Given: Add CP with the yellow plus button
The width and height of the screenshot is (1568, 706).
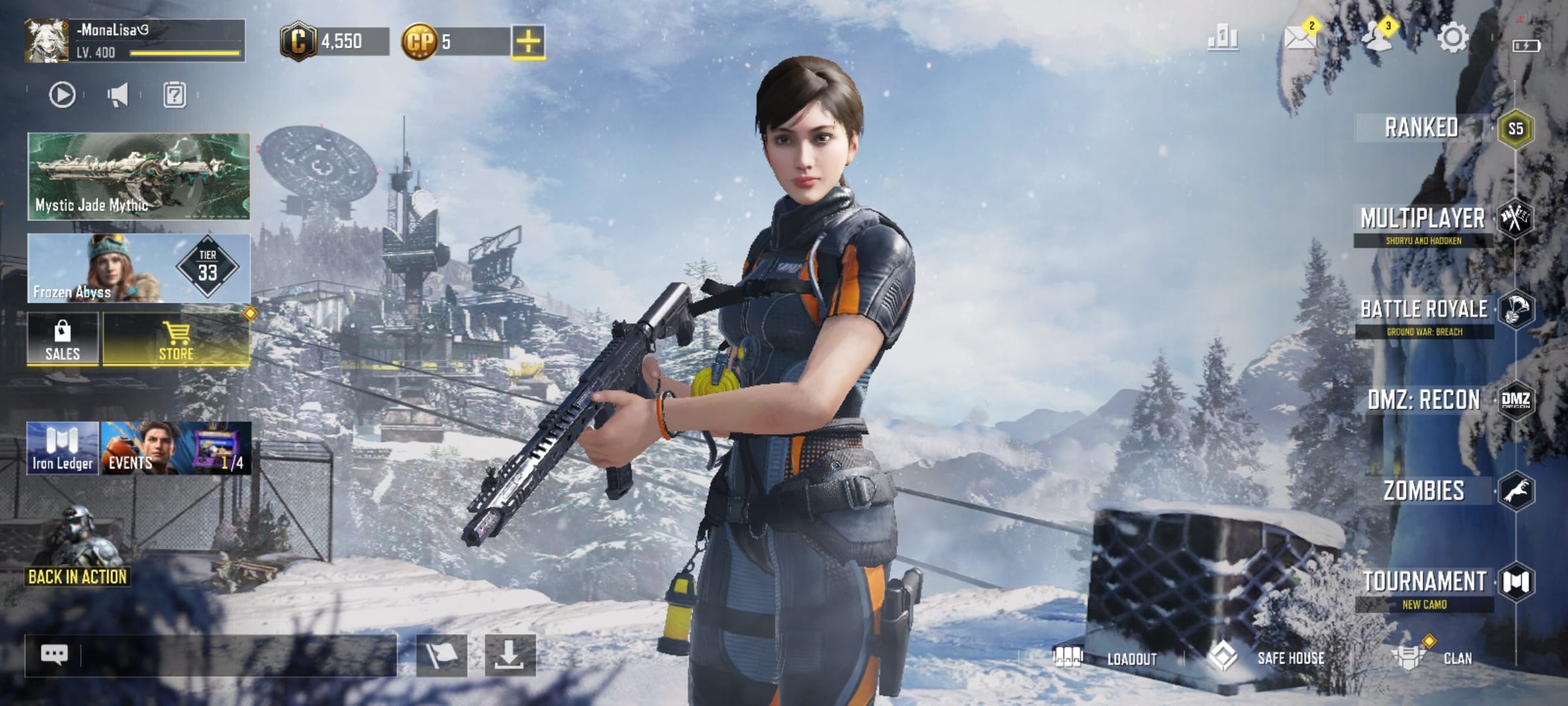Looking at the screenshot, I should tap(528, 42).
